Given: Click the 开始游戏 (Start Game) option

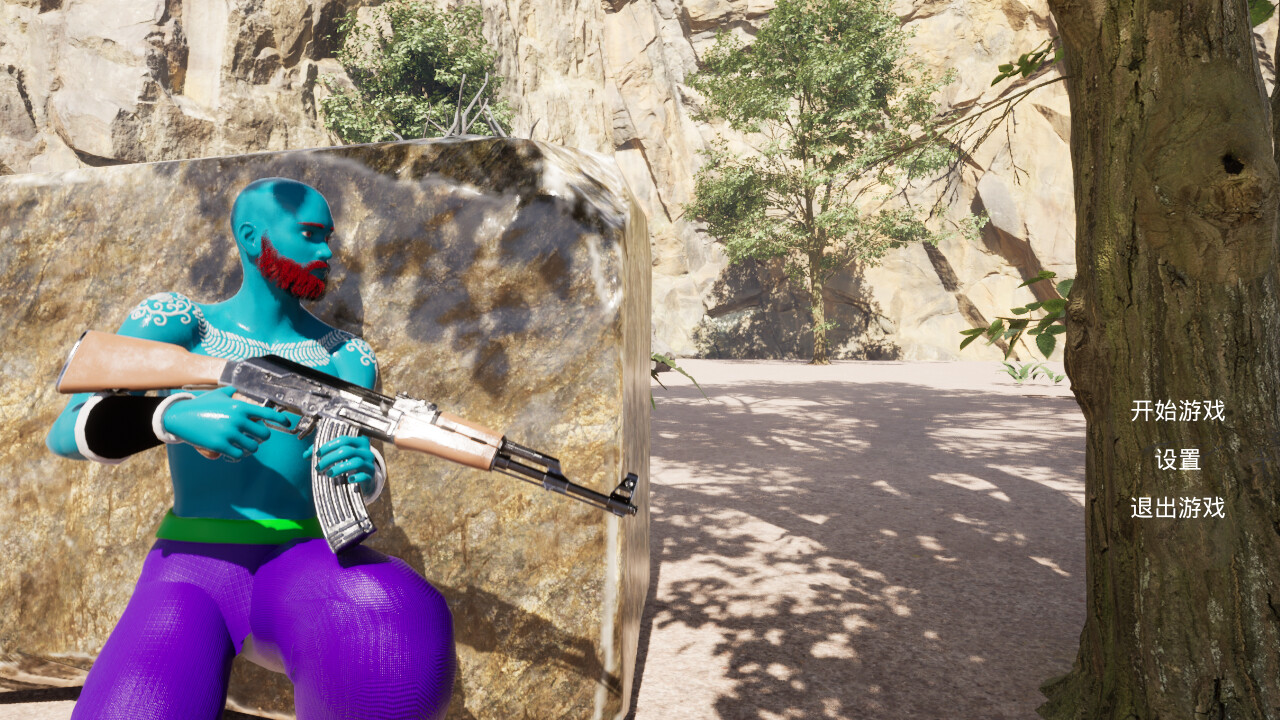Looking at the screenshot, I should pos(1180,410).
